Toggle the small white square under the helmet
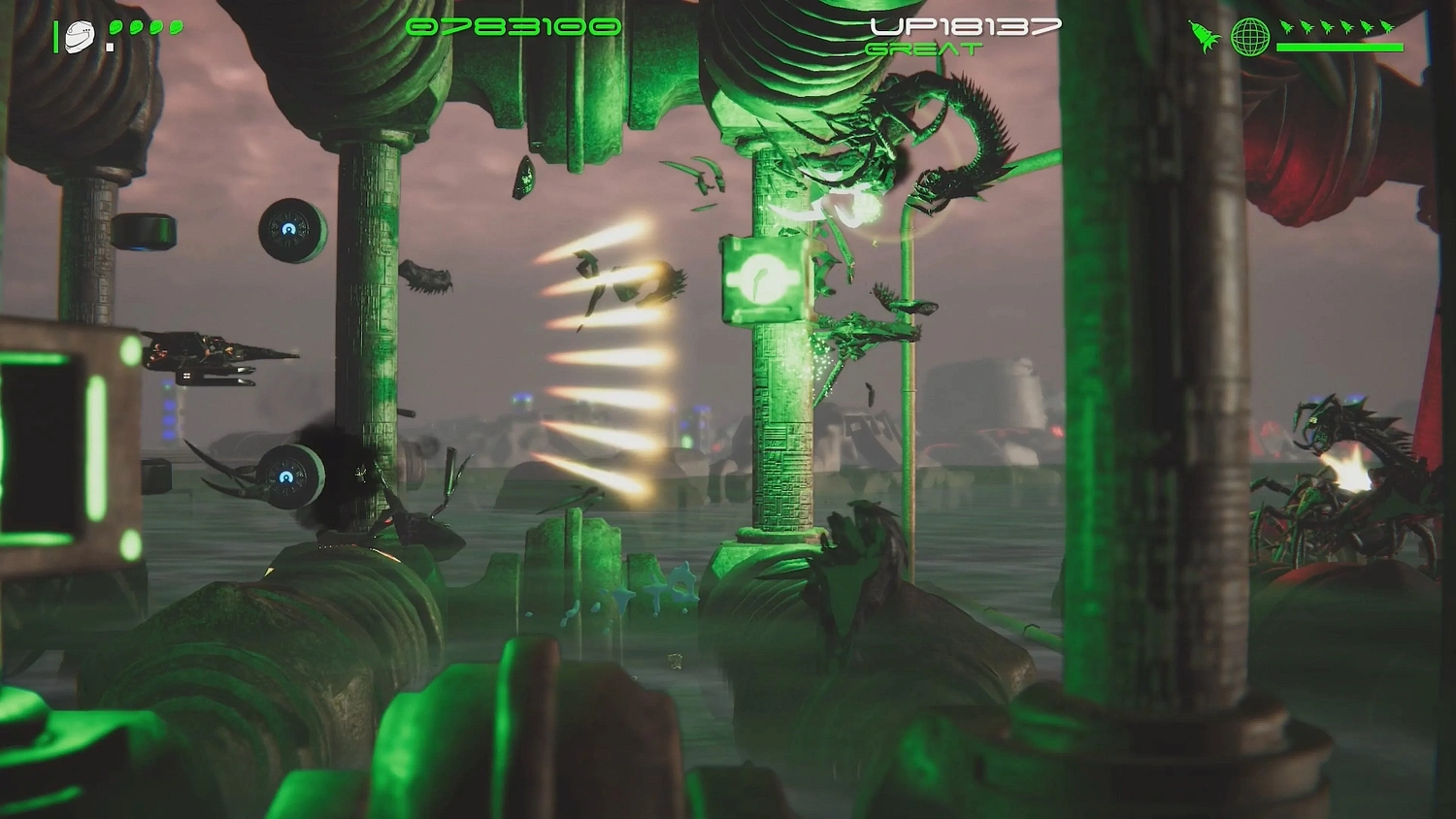 point(110,47)
